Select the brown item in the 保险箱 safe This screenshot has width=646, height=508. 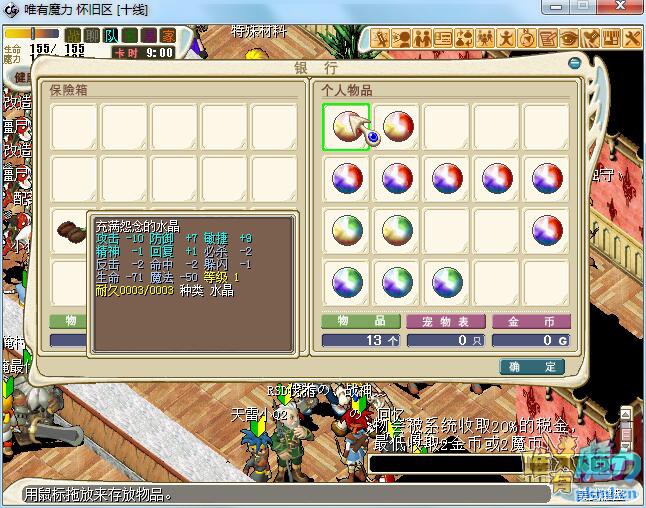(73, 229)
